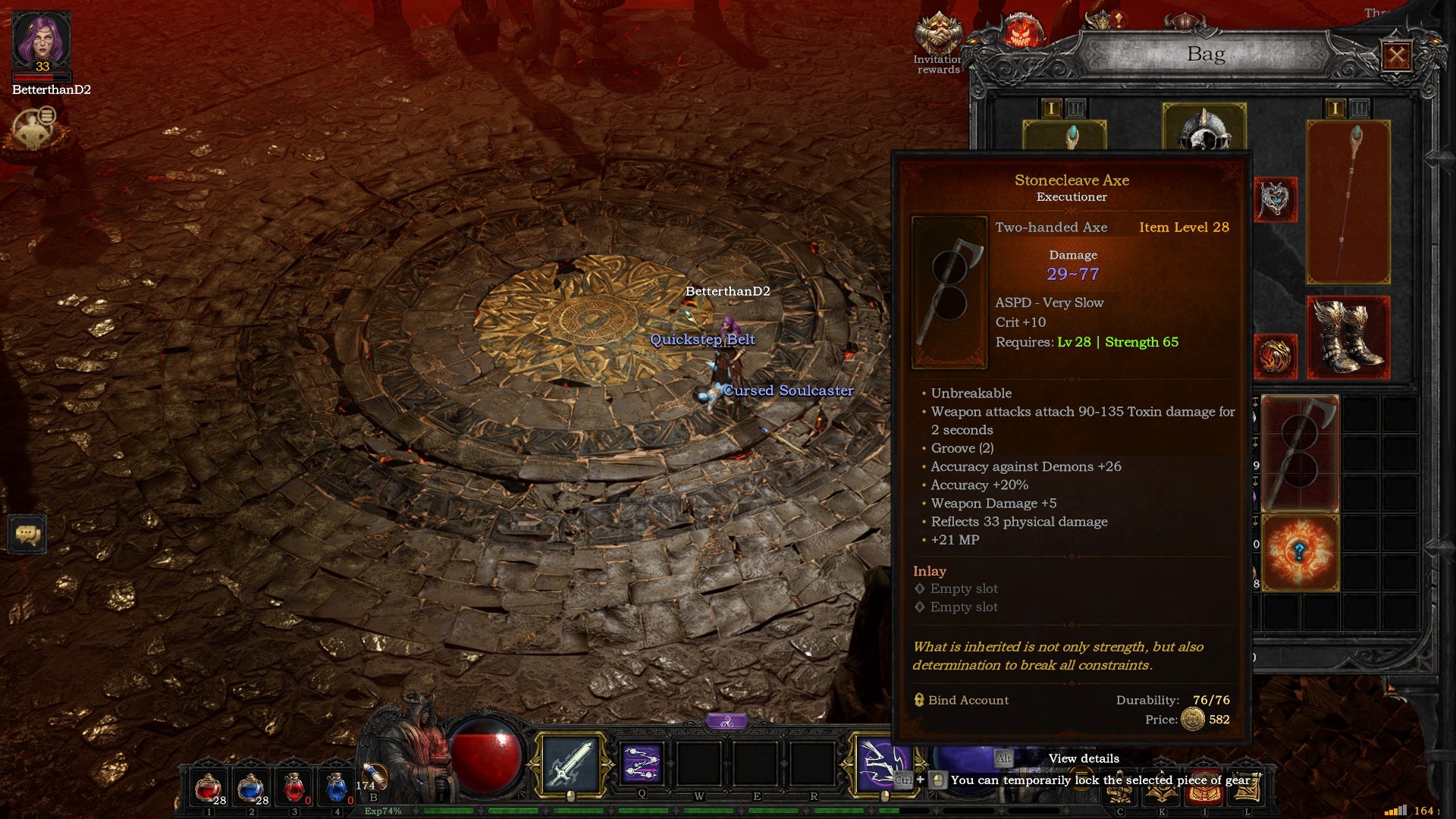Activate the purple Q skill
Image resolution: width=1456 pixels, height=819 pixels.
coord(642,763)
